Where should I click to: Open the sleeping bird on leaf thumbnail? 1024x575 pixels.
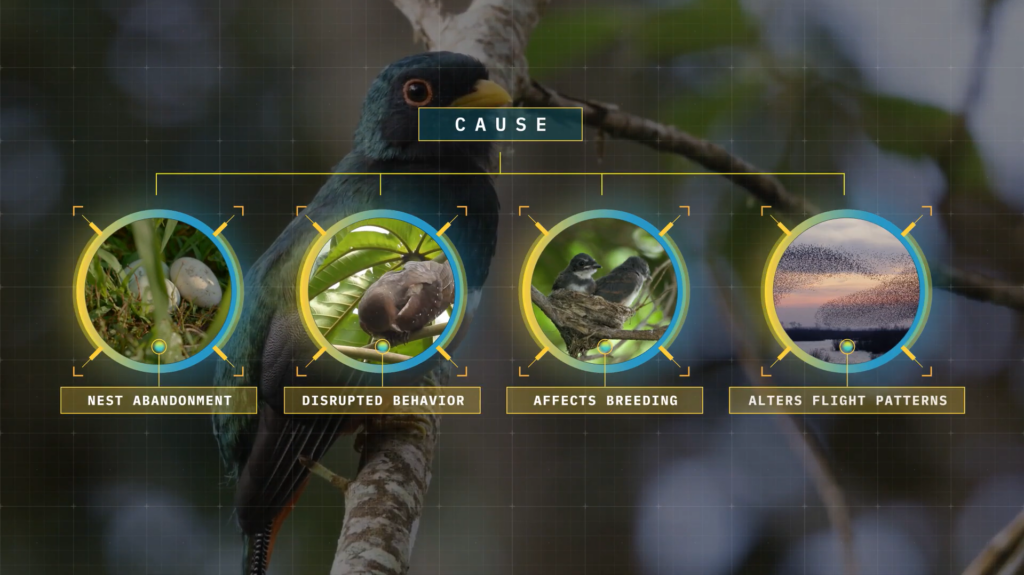pos(382,290)
